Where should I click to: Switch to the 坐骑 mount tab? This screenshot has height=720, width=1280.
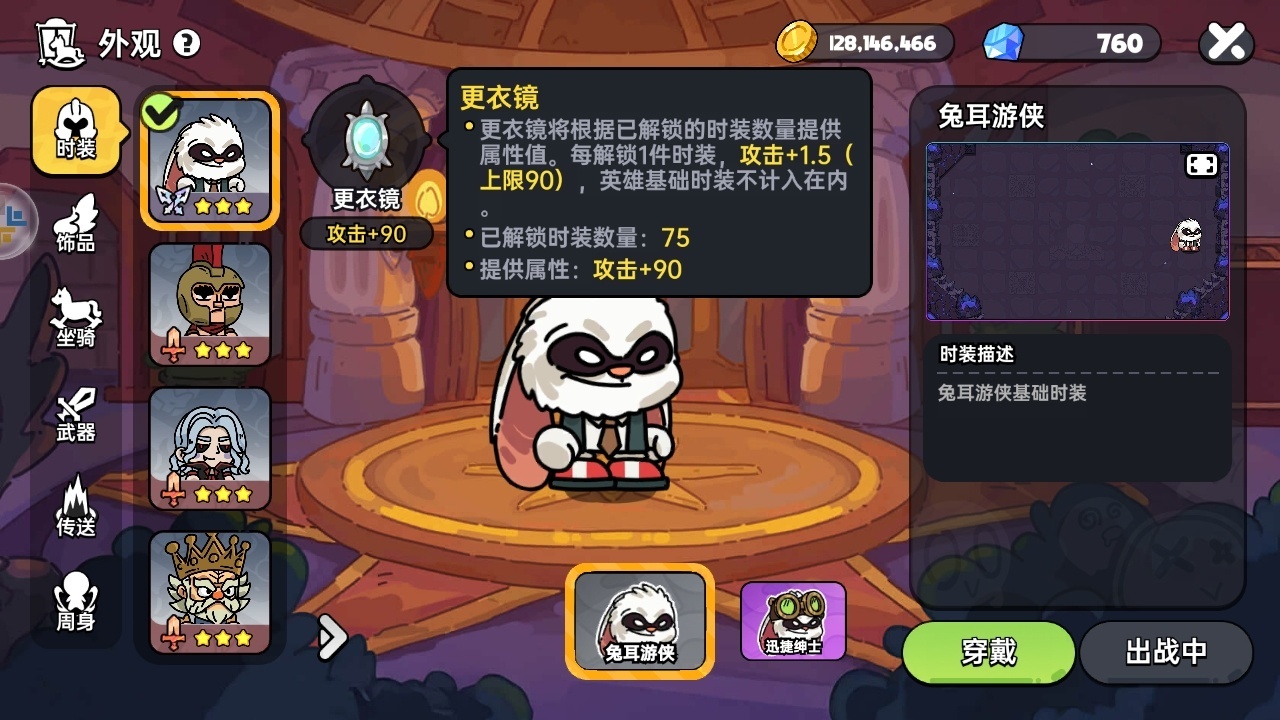[x=76, y=318]
